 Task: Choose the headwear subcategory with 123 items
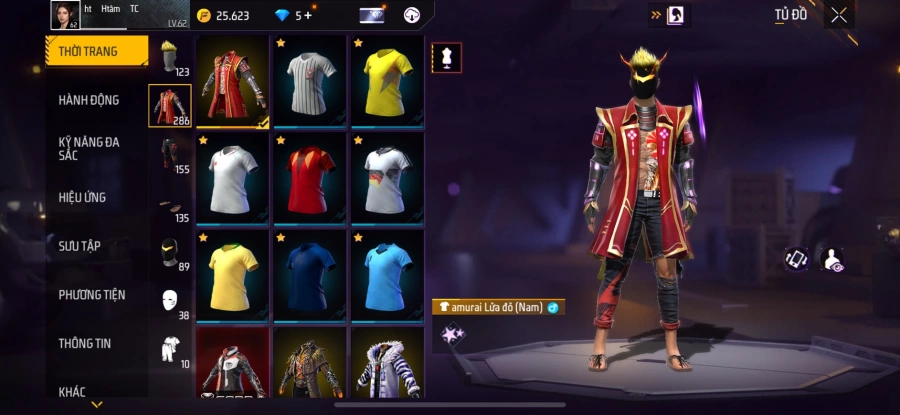169,58
